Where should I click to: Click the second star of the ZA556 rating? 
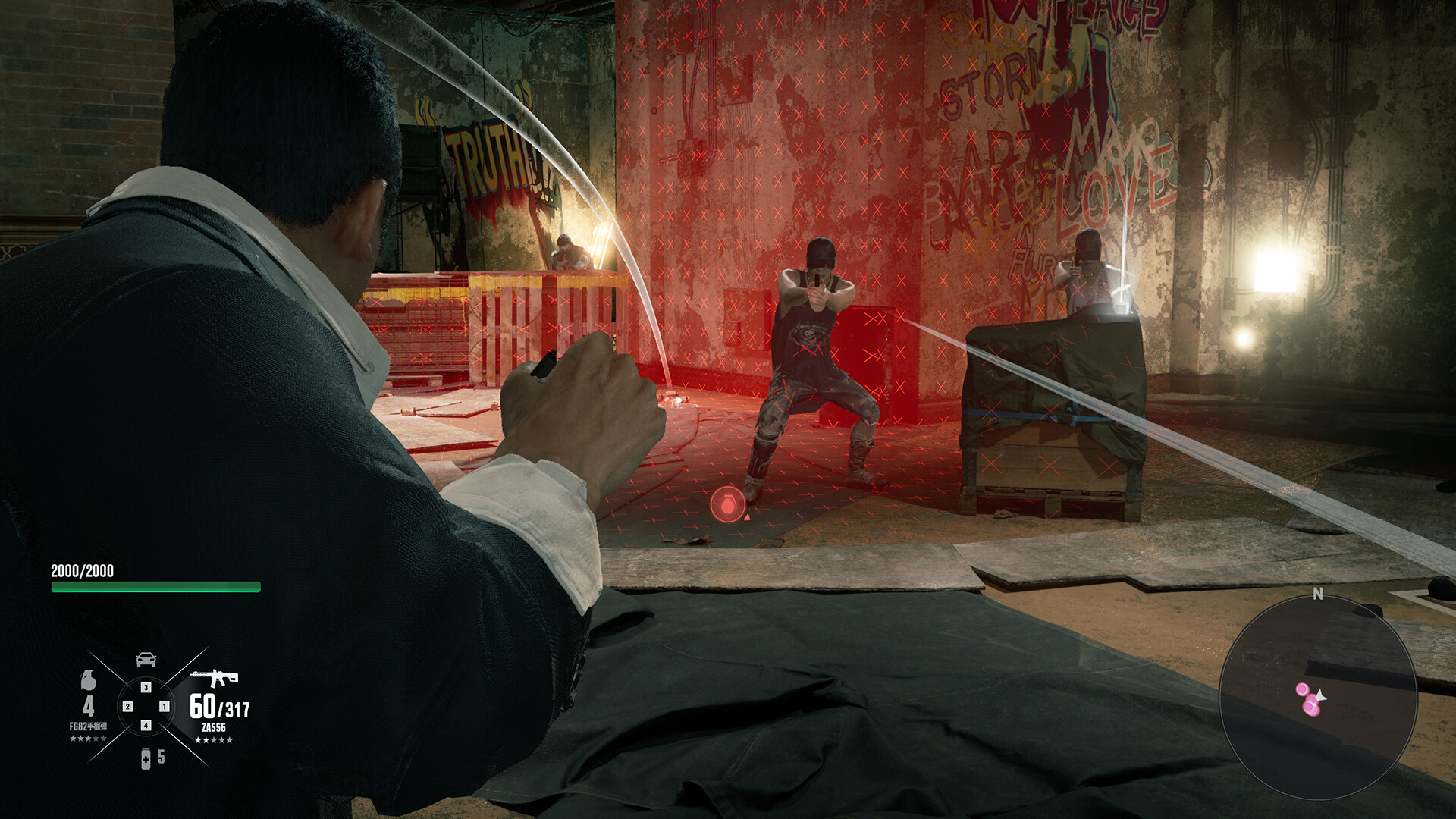click(207, 739)
